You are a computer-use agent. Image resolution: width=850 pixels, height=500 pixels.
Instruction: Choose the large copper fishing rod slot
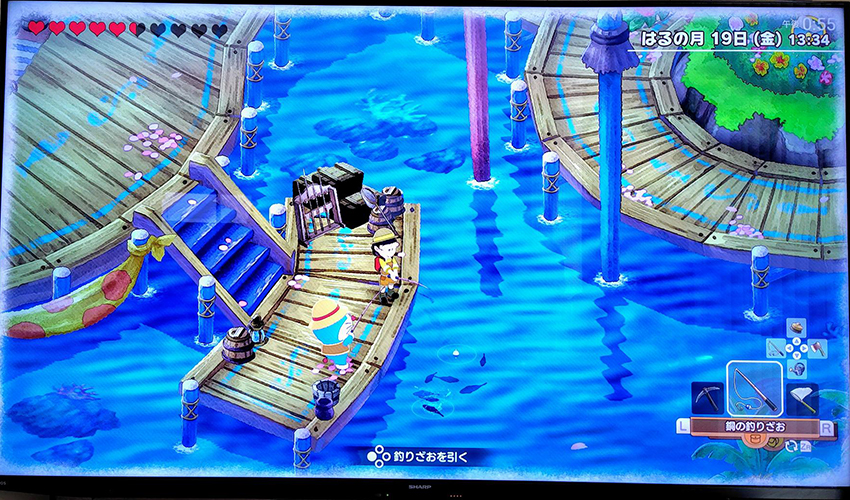(754, 388)
